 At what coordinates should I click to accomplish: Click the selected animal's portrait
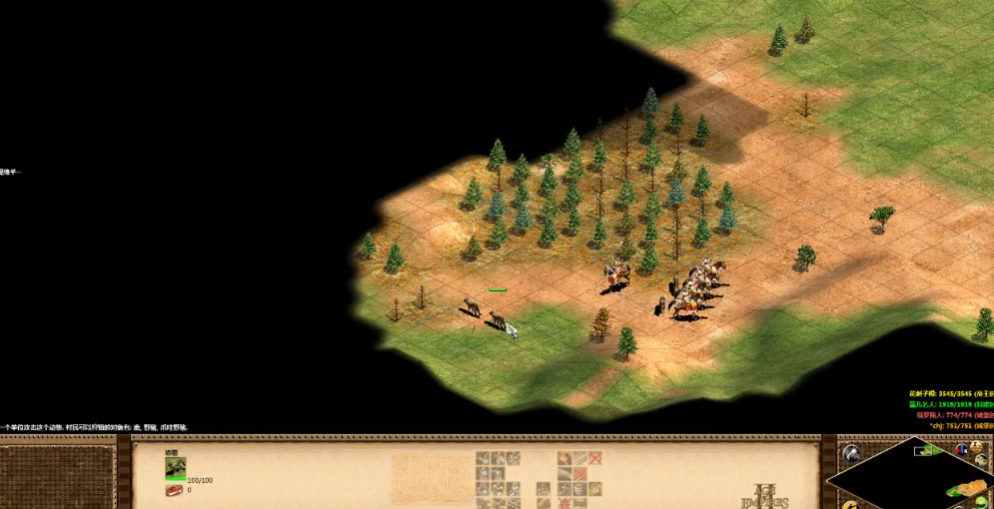[176, 467]
